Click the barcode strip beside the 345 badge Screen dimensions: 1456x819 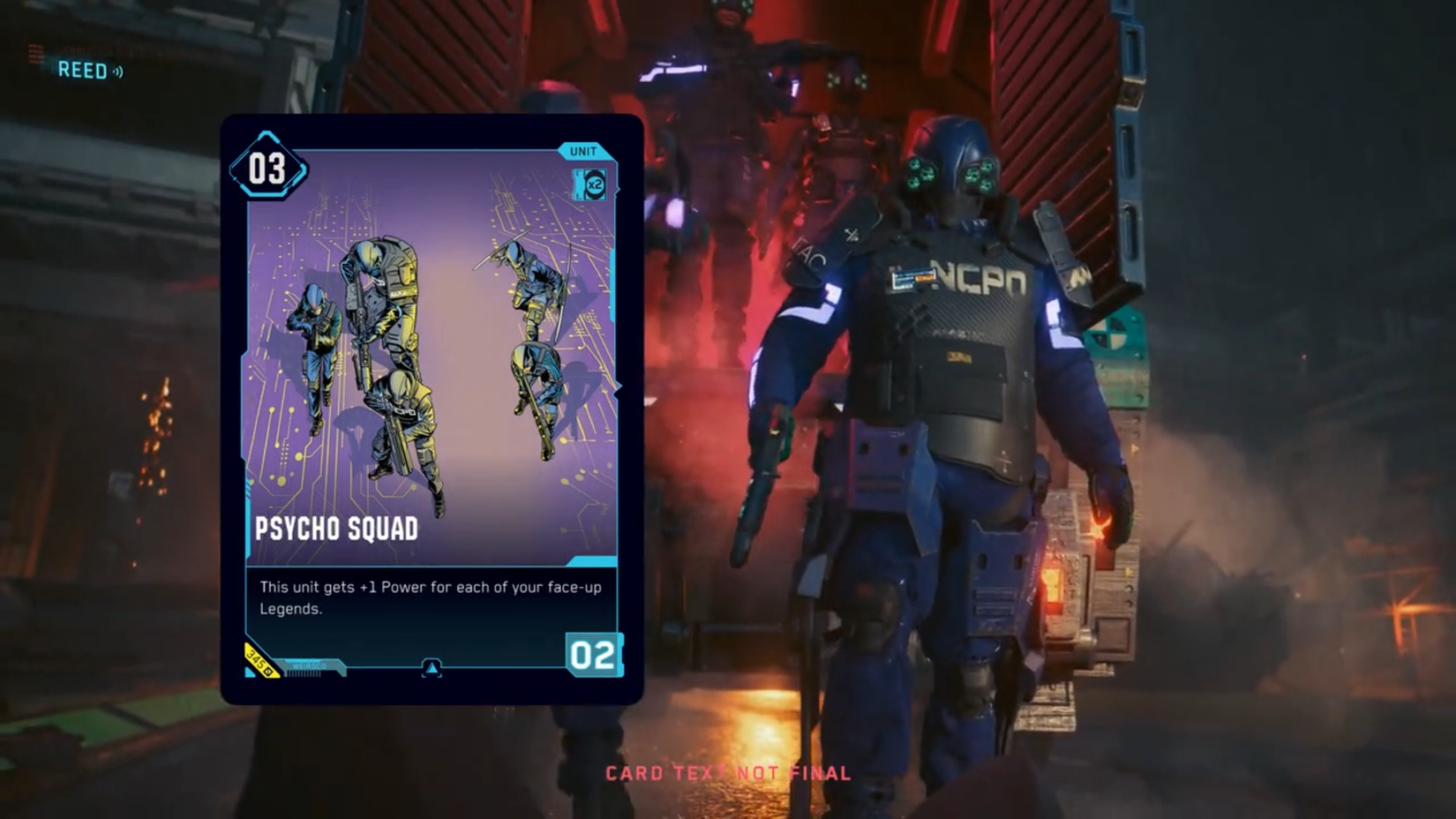(304, 674)
